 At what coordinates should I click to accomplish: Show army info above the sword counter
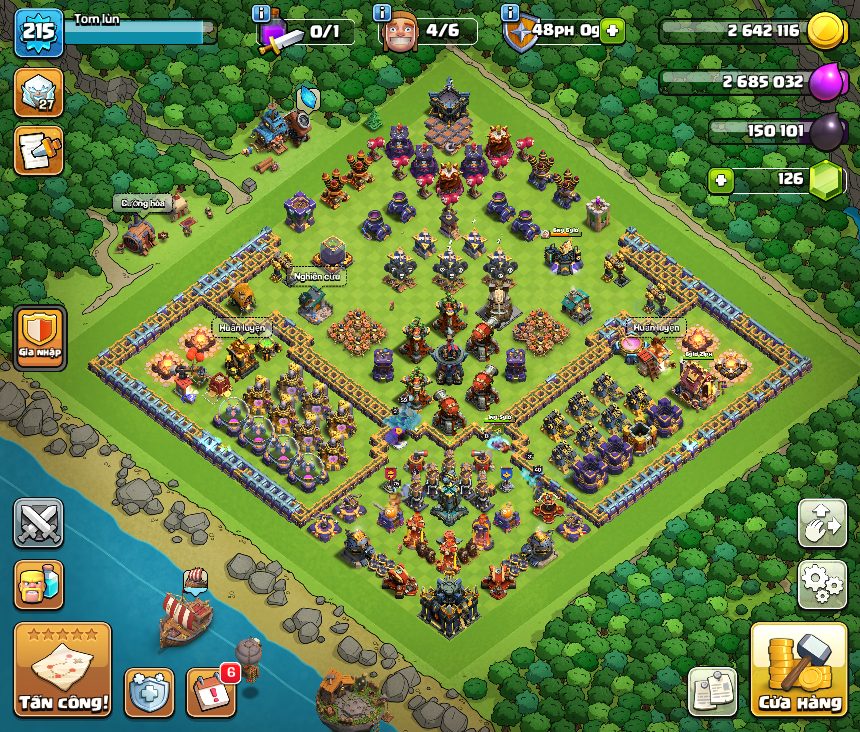pos(262,13)
